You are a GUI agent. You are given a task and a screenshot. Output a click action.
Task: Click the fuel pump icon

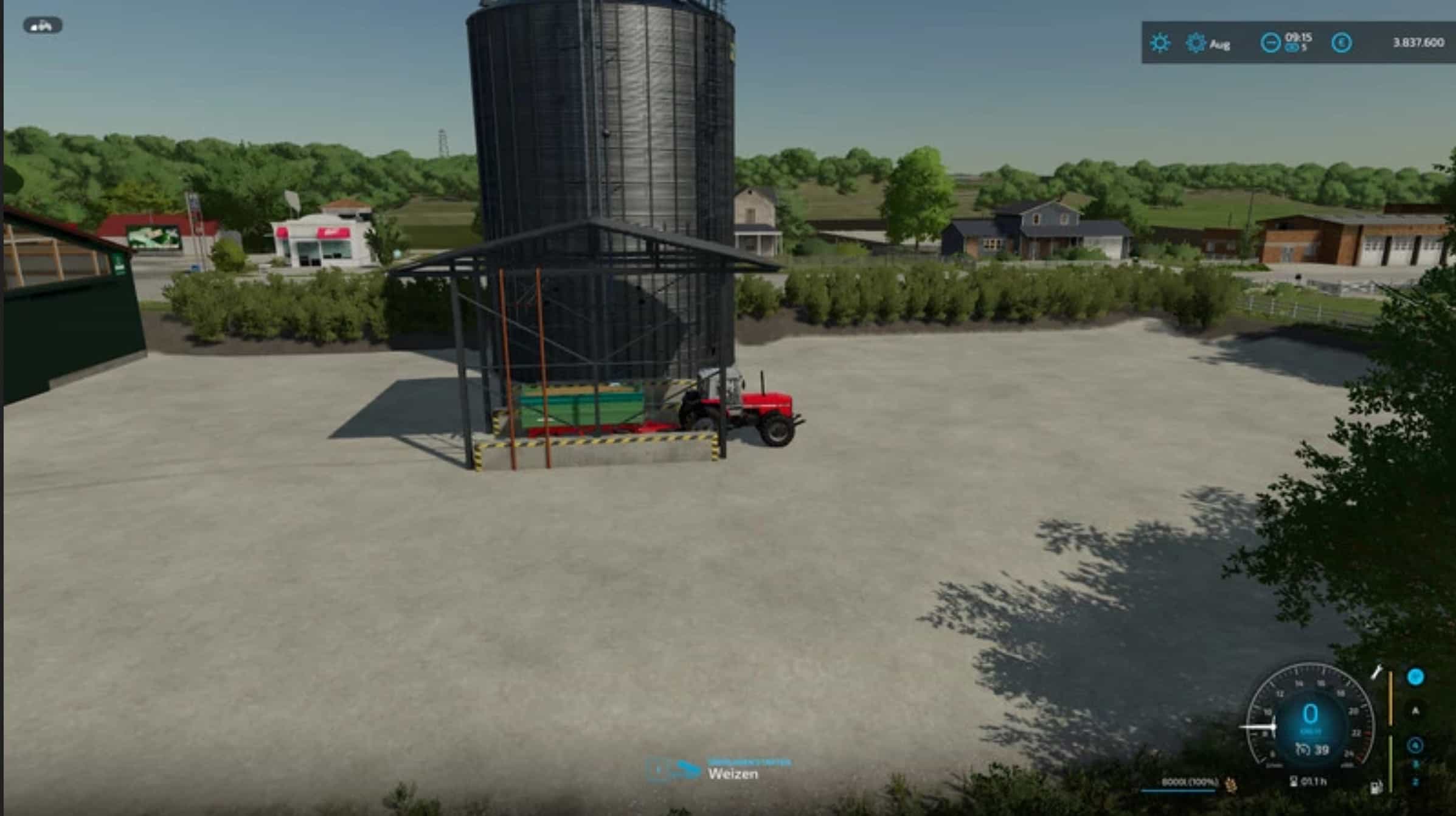1375,788
